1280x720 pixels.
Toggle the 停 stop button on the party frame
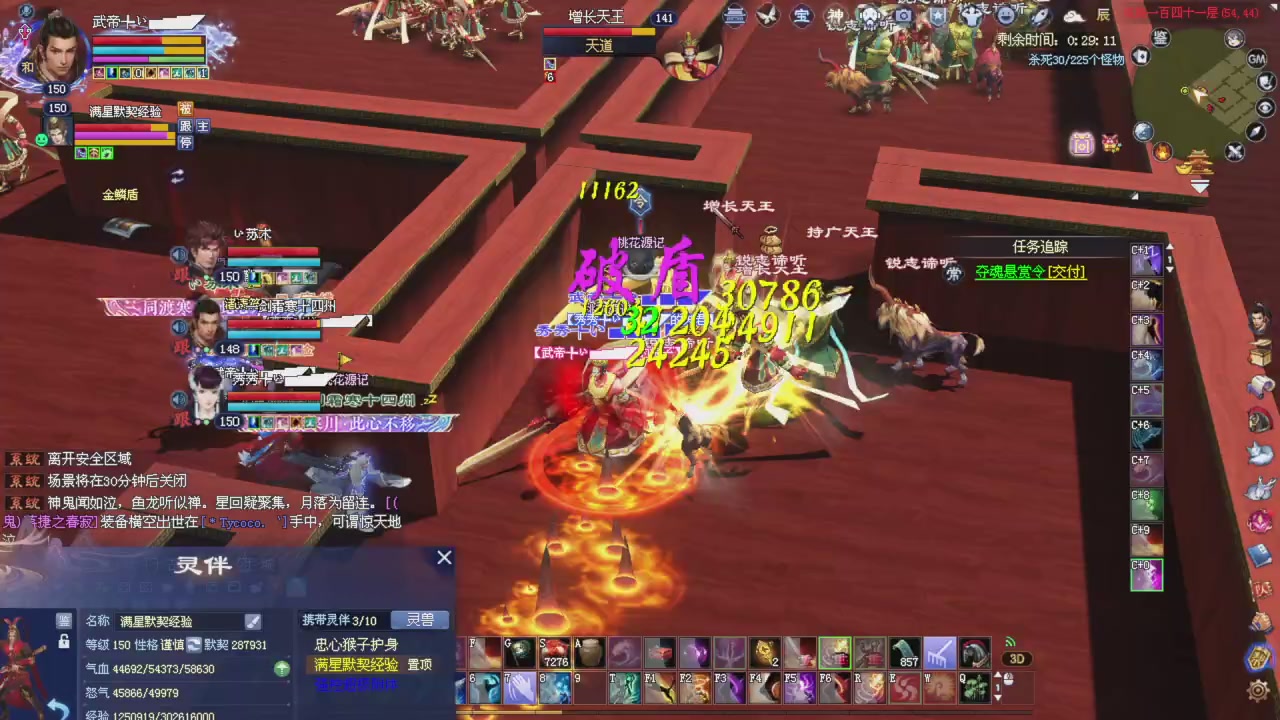(x=186, y=141)
